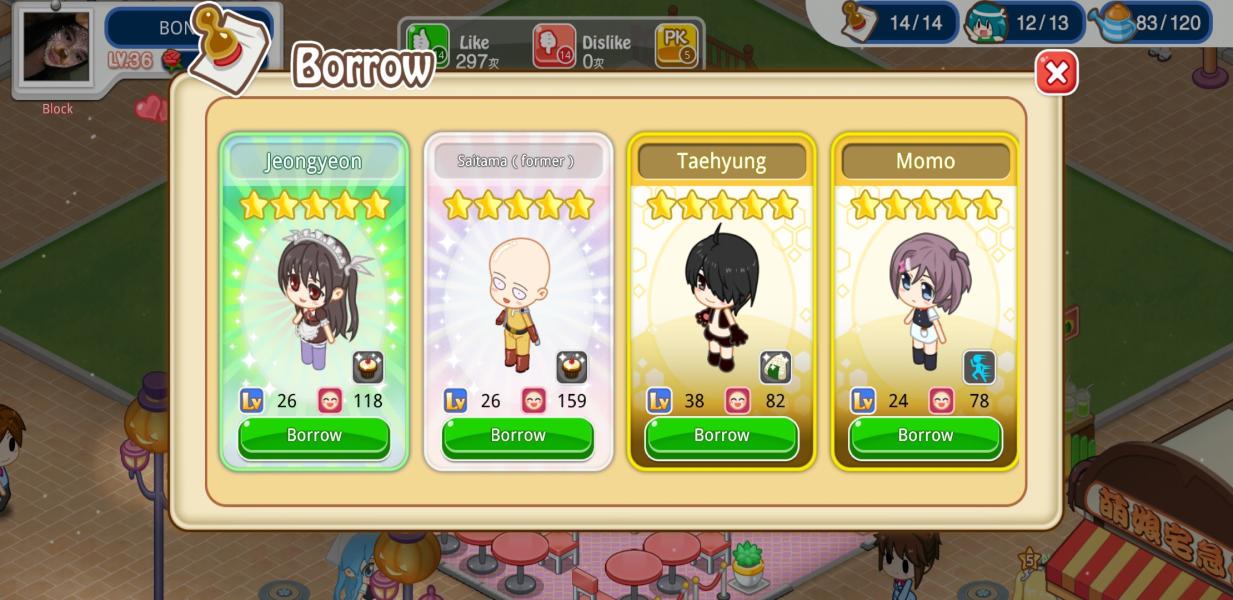The image size is (1233, 600).
Task: Choose Taehyung's character card portrait
Action: click(x=721, y=295)
